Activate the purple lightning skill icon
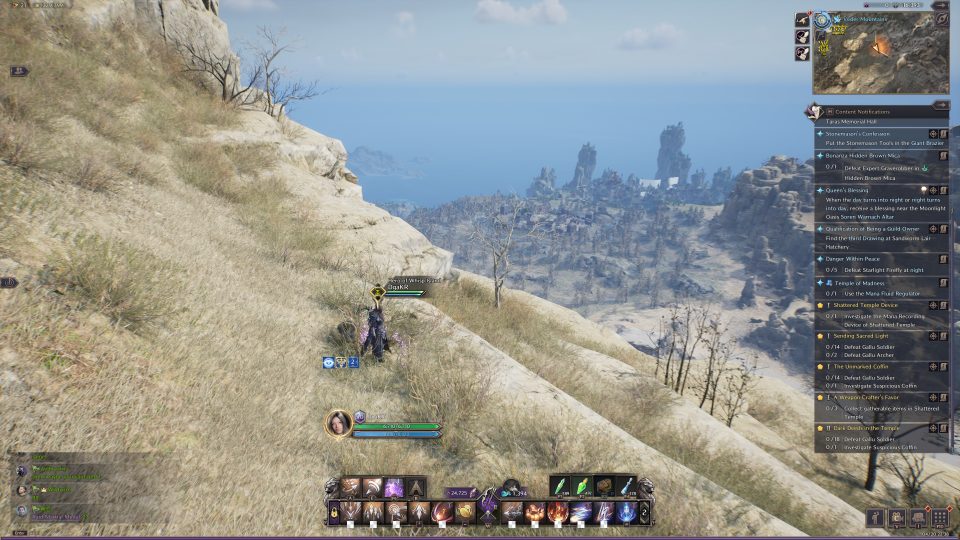The width and height of the screenshot is (960, 540). [x=393, y=488]
